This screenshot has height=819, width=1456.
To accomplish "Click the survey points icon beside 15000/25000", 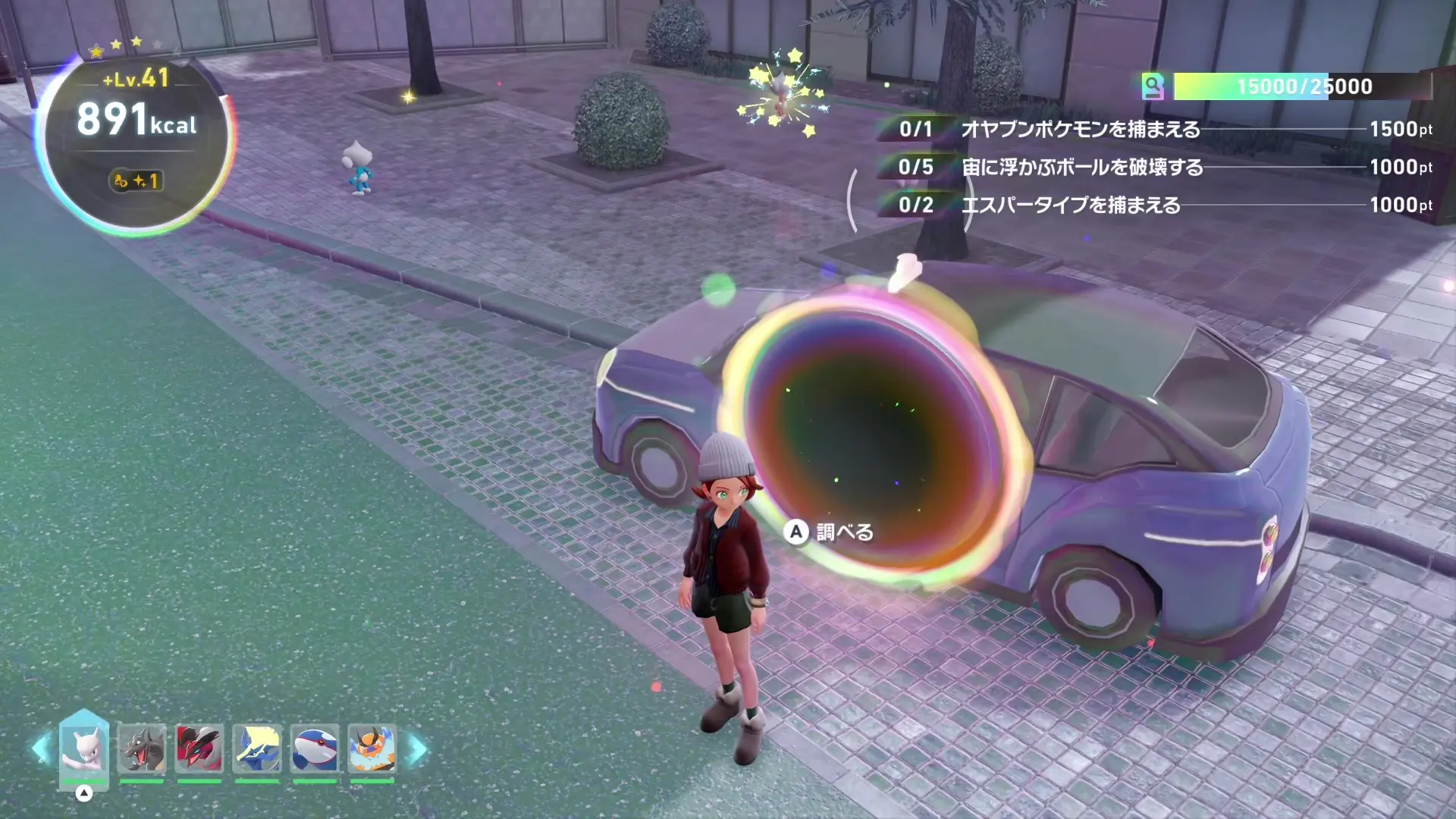I will tap(1153, 86).
